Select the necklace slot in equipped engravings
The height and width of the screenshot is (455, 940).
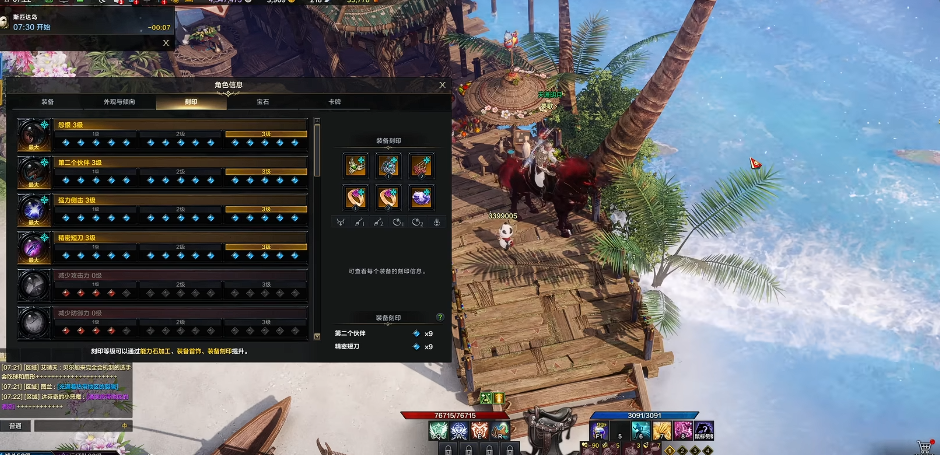pyautogui.click(x=355, y=165)
